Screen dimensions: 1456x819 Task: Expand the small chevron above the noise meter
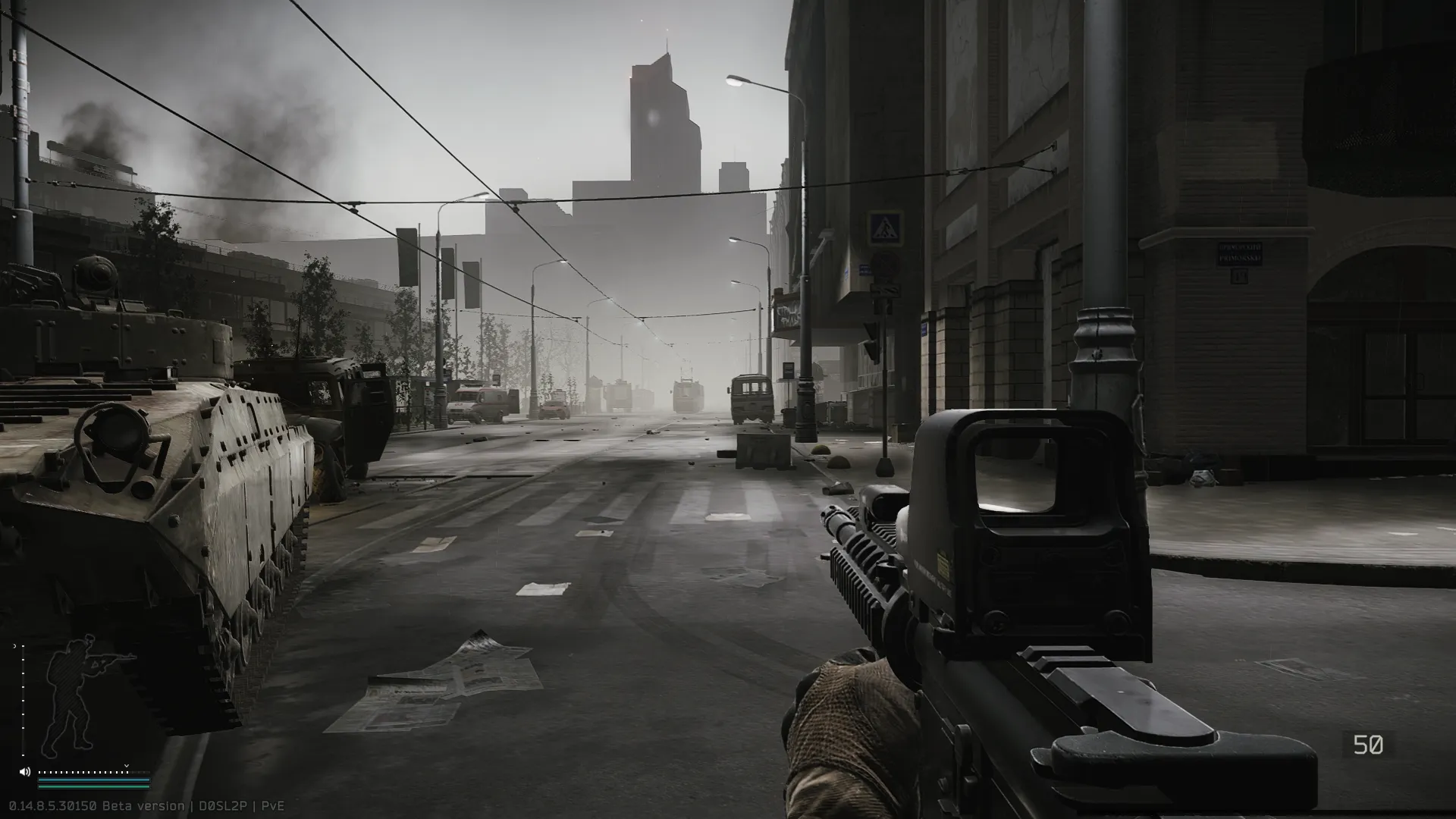pos(126,766)
